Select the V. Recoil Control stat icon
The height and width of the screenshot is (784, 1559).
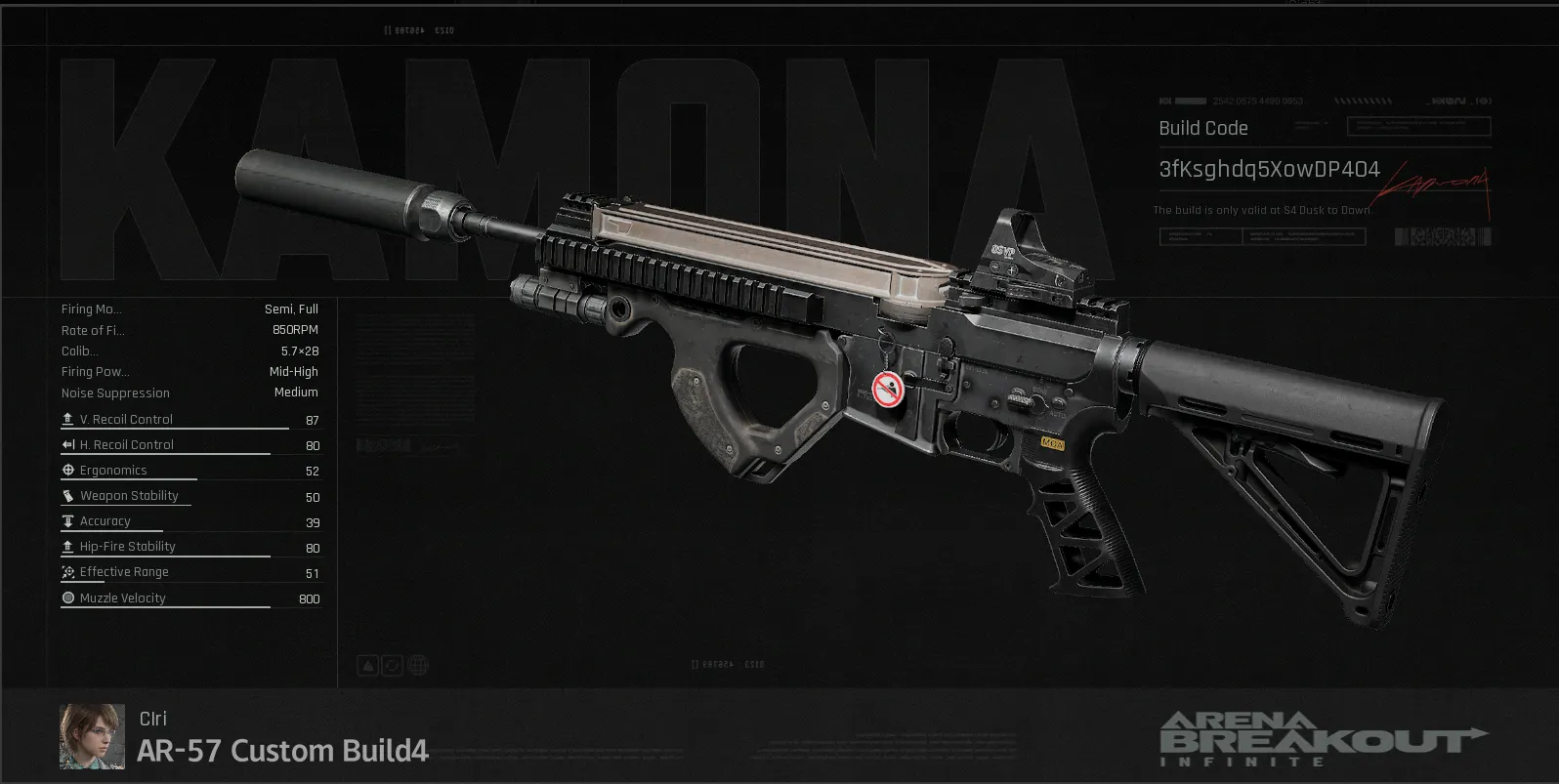pos(67,419)
